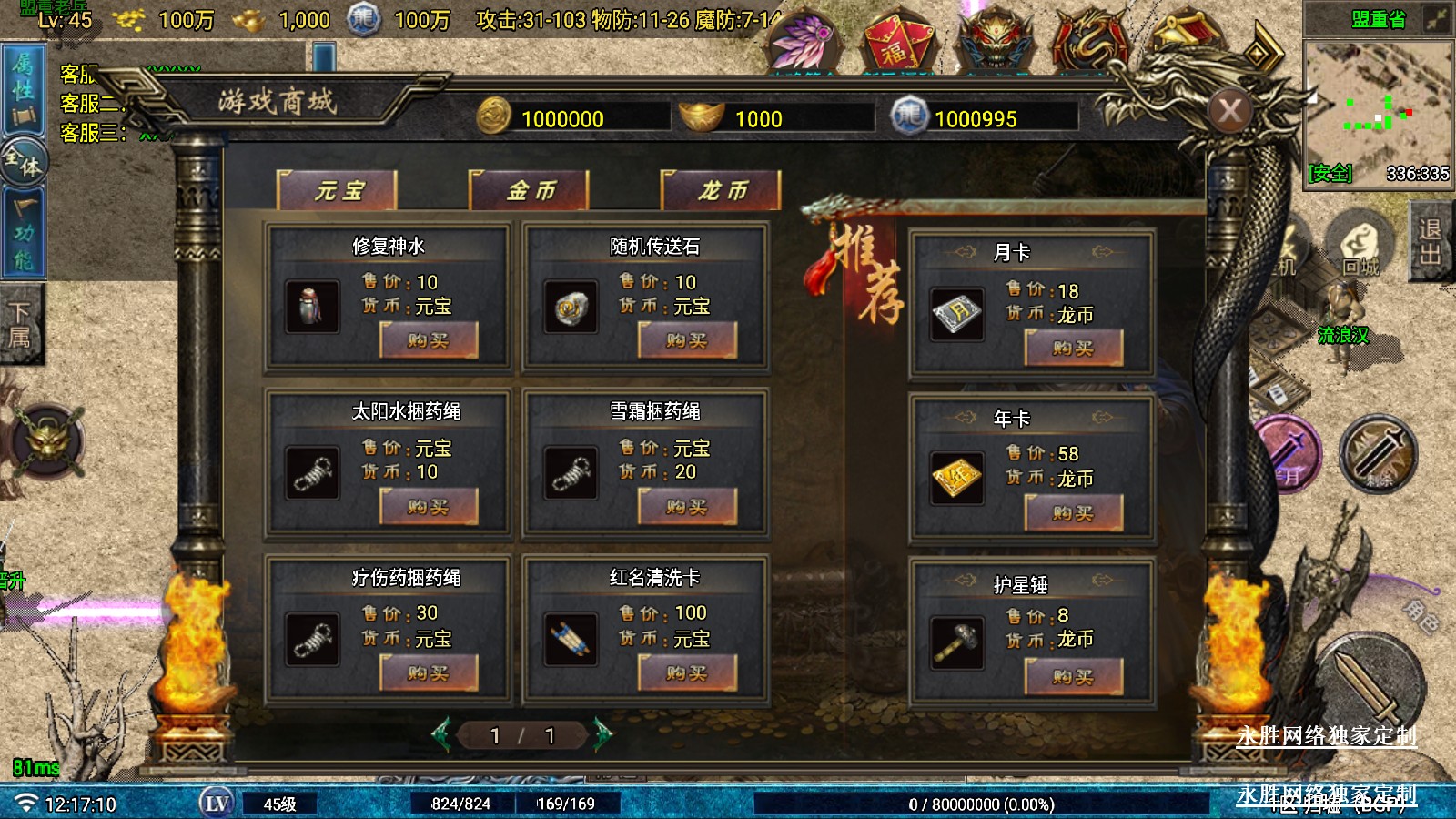The width and height of the screenshot is (1456, 819).
Task: Purchase the 红名清洗卡 card
Action: click(x=687, y=673)
